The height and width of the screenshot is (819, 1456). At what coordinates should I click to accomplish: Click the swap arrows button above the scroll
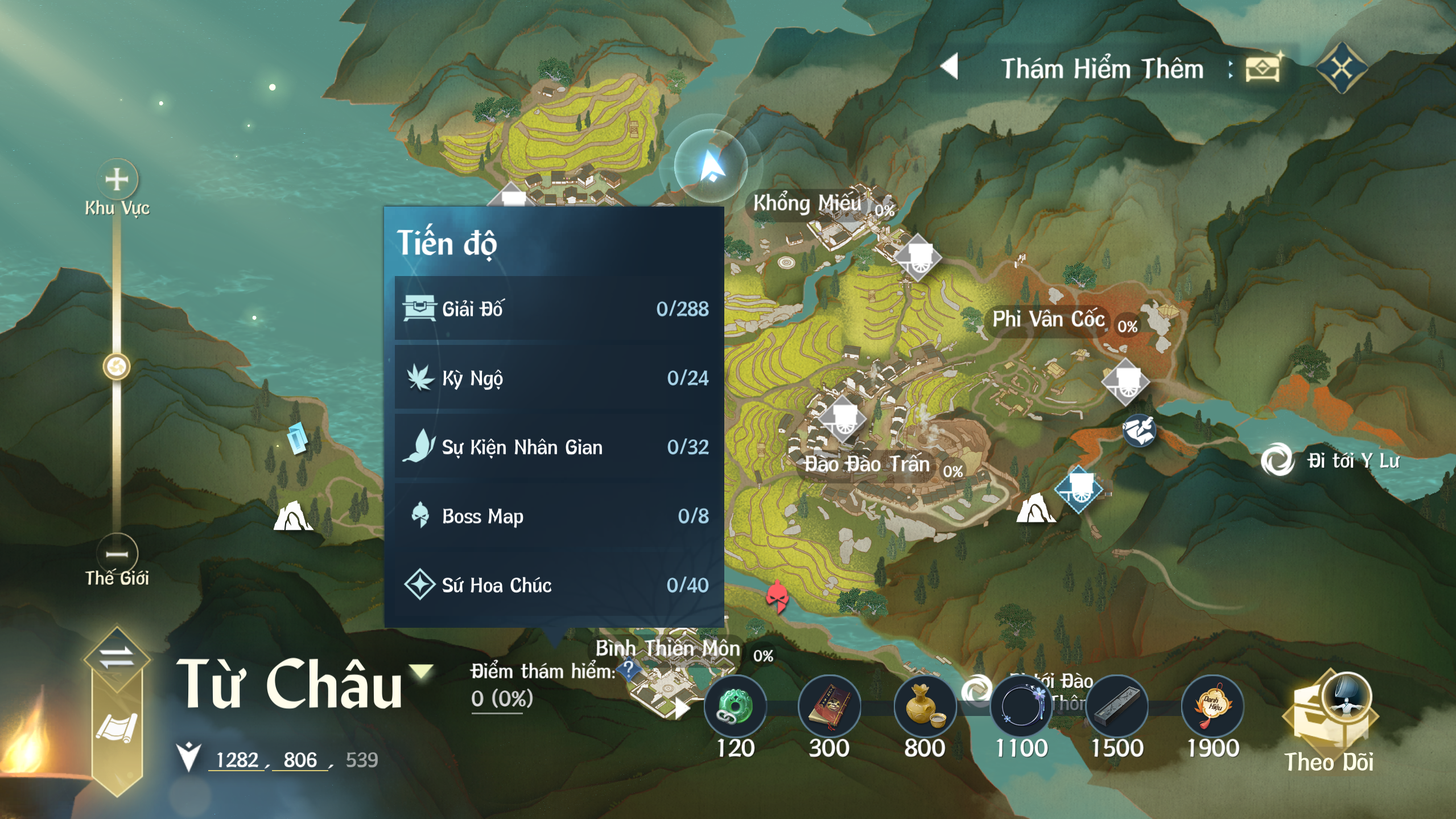click(x=117, y=657)
